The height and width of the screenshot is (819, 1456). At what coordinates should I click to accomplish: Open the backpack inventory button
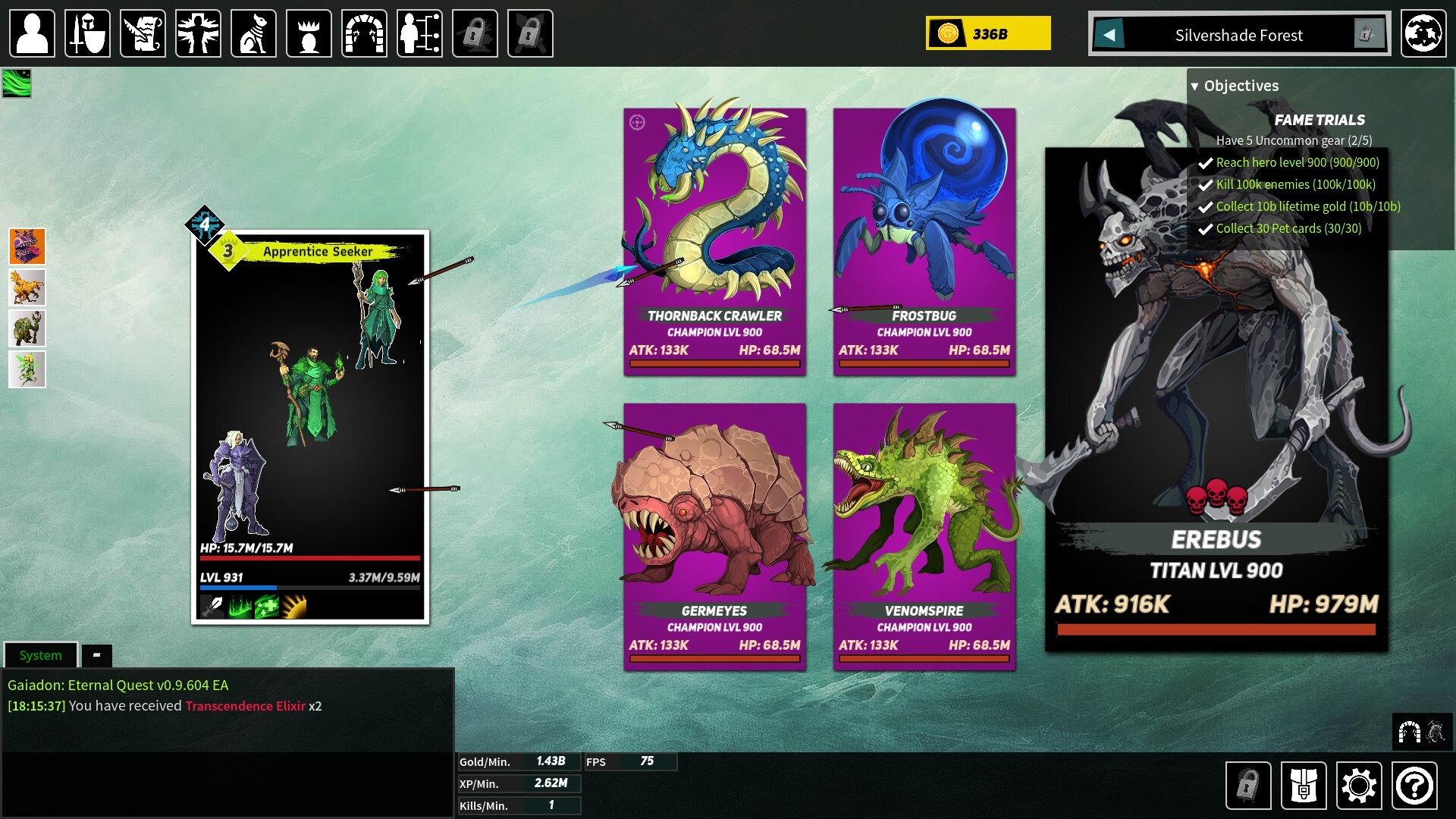[x=1303, y=785]
